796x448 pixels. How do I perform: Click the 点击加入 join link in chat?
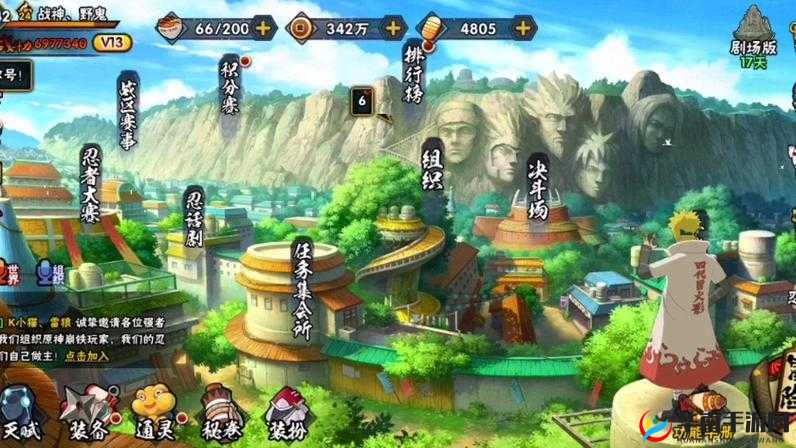pyautogui.click(x=89, y=355)
